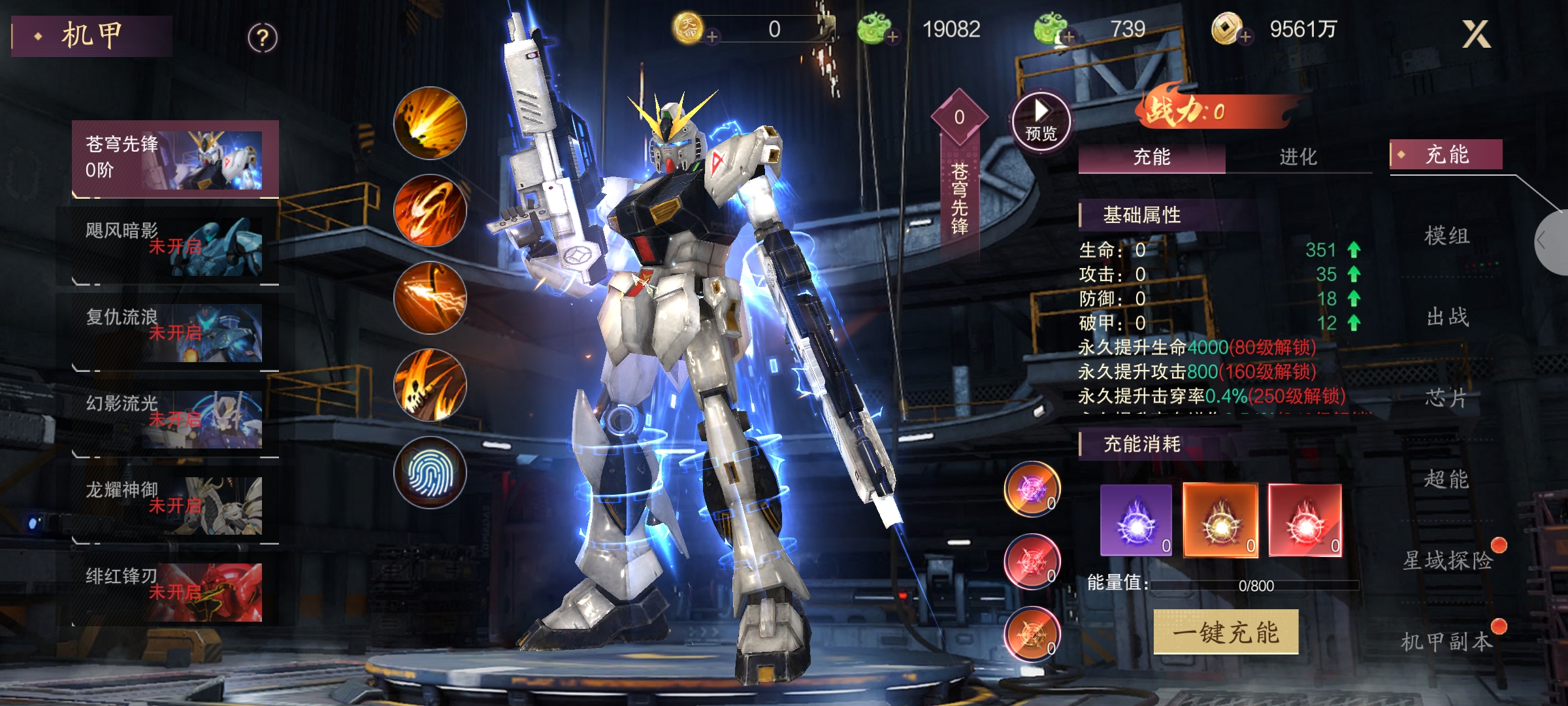The height and width of the screenshot is (706, 1568).
Task: Select the 飓风暗影 mecha entry
Action: (x=175, y=246)
